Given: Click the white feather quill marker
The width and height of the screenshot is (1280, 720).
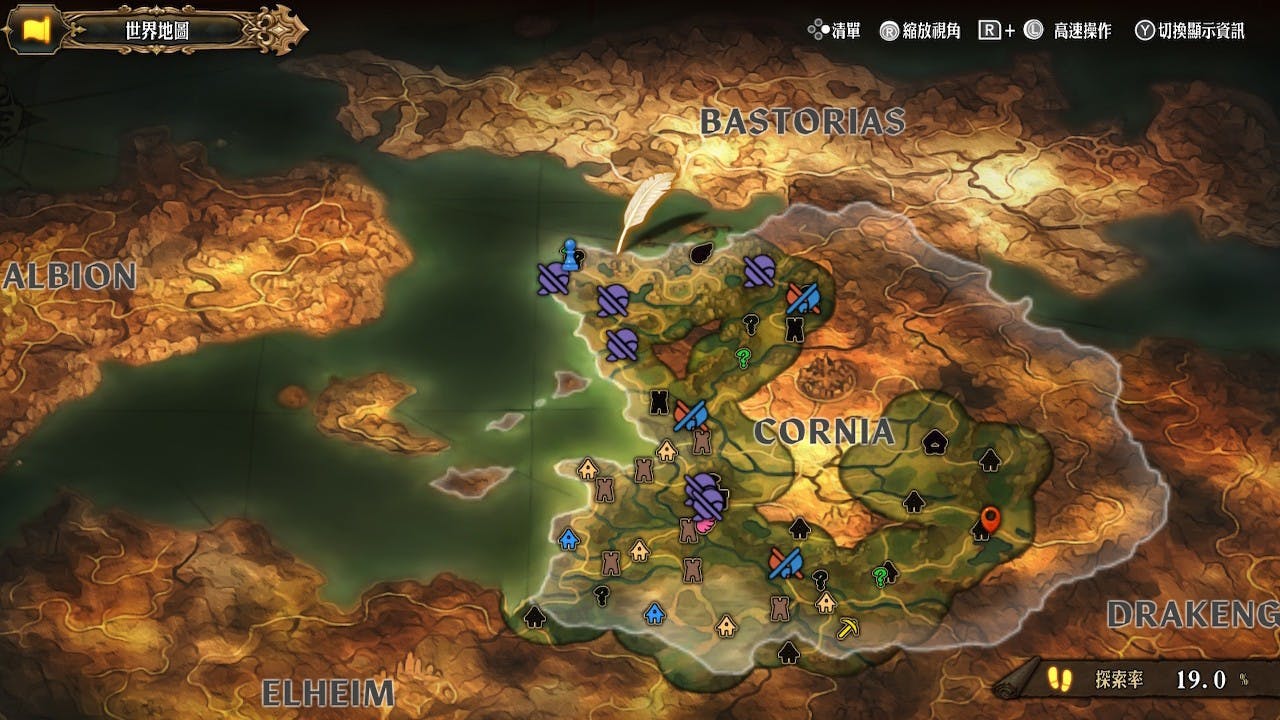Looking at the screenshot, I should [632, 212].
